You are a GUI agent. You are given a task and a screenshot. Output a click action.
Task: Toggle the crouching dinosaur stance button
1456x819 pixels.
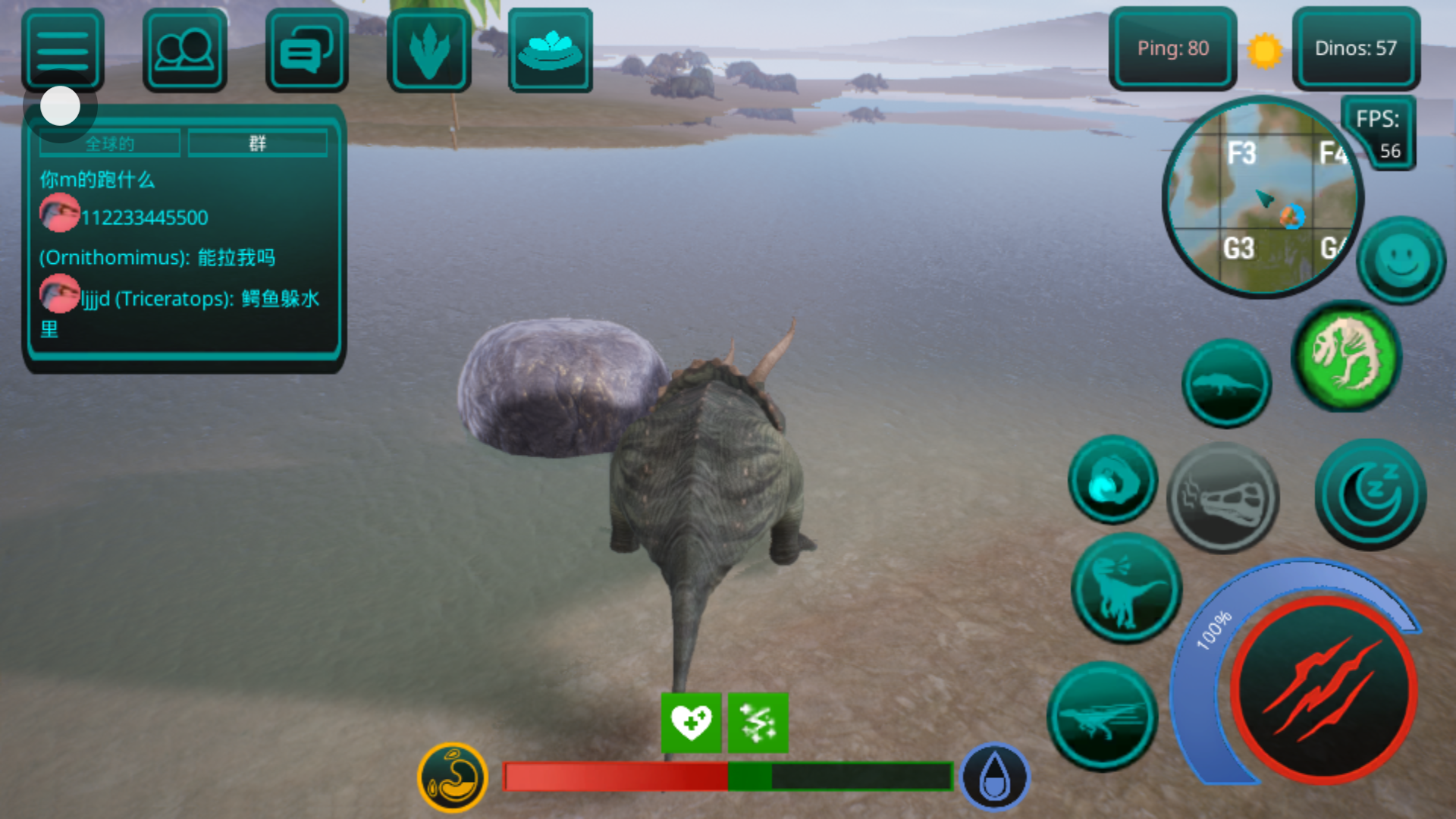(1225, 383)
